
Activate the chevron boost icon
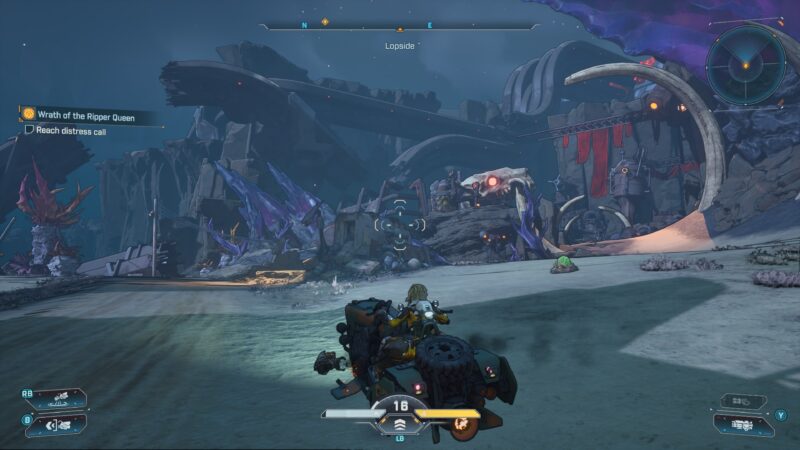tap(401, 423)
